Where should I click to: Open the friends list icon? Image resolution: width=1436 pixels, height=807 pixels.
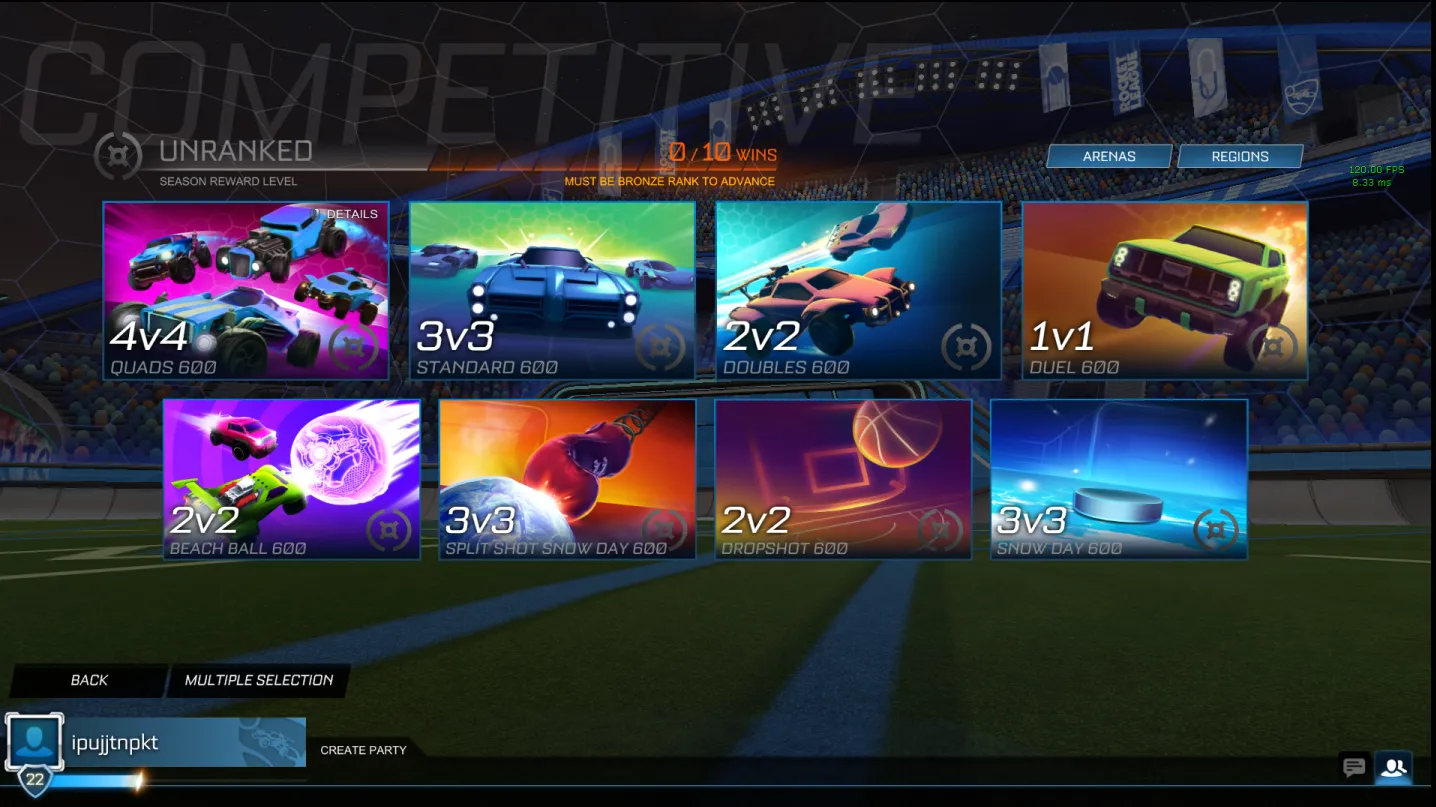point(1394,767)
